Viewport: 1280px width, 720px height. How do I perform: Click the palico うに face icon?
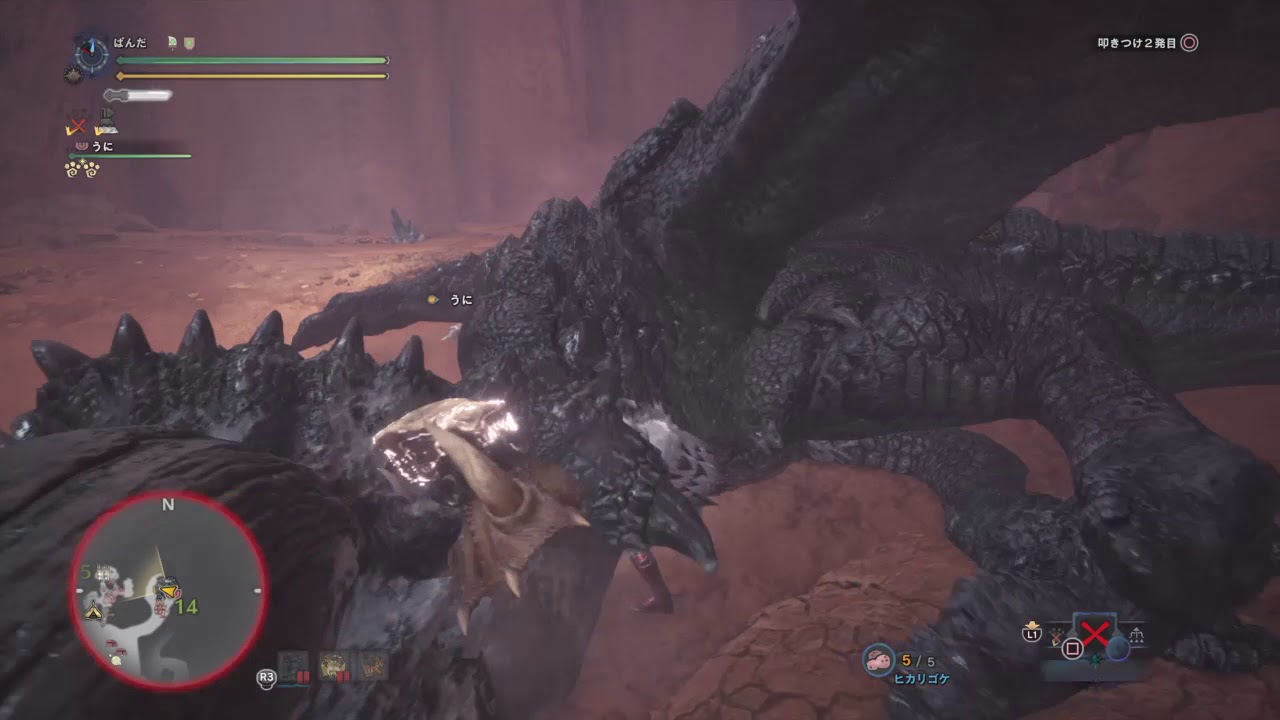83,147
